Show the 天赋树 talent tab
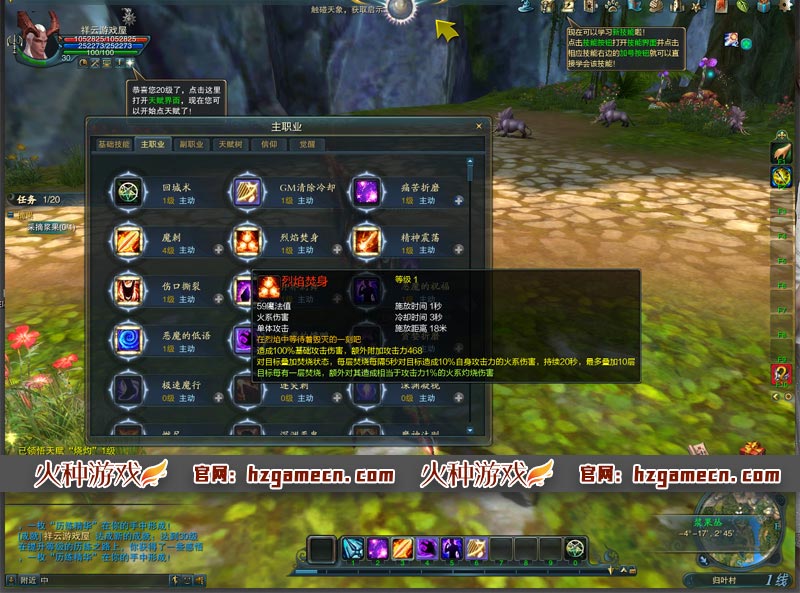The image size is (800, 593). (x=230, y=144)
